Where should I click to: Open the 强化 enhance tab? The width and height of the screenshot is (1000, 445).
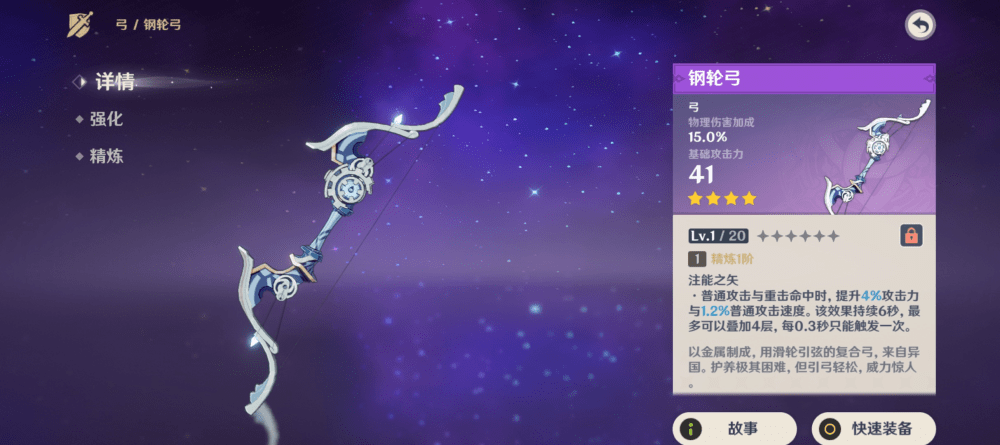[x=106, y=119]
